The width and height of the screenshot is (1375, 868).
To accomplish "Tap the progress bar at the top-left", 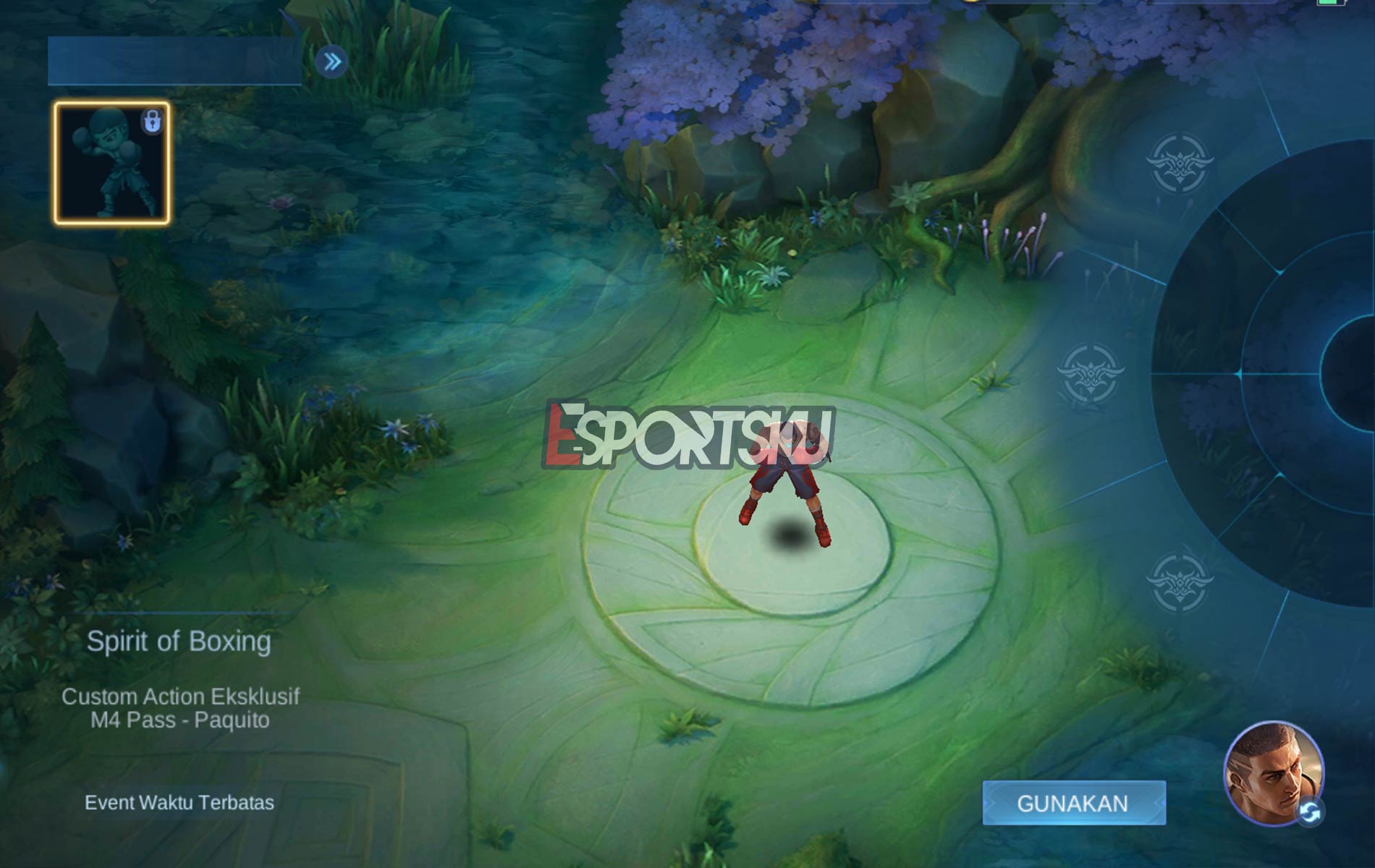I will [x=174, y=59].
